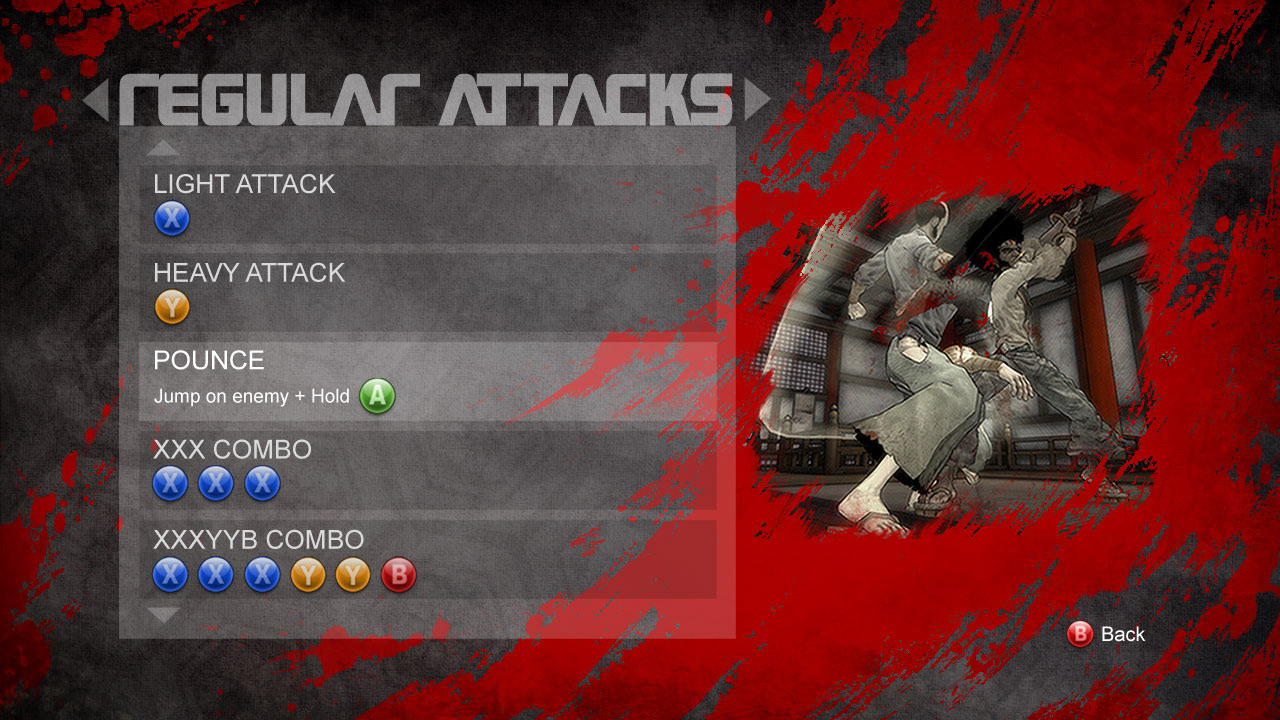Select the third X icon in XXX COMBO
Viewport: 1280px width, 720px height.
(x=261, y=484)
